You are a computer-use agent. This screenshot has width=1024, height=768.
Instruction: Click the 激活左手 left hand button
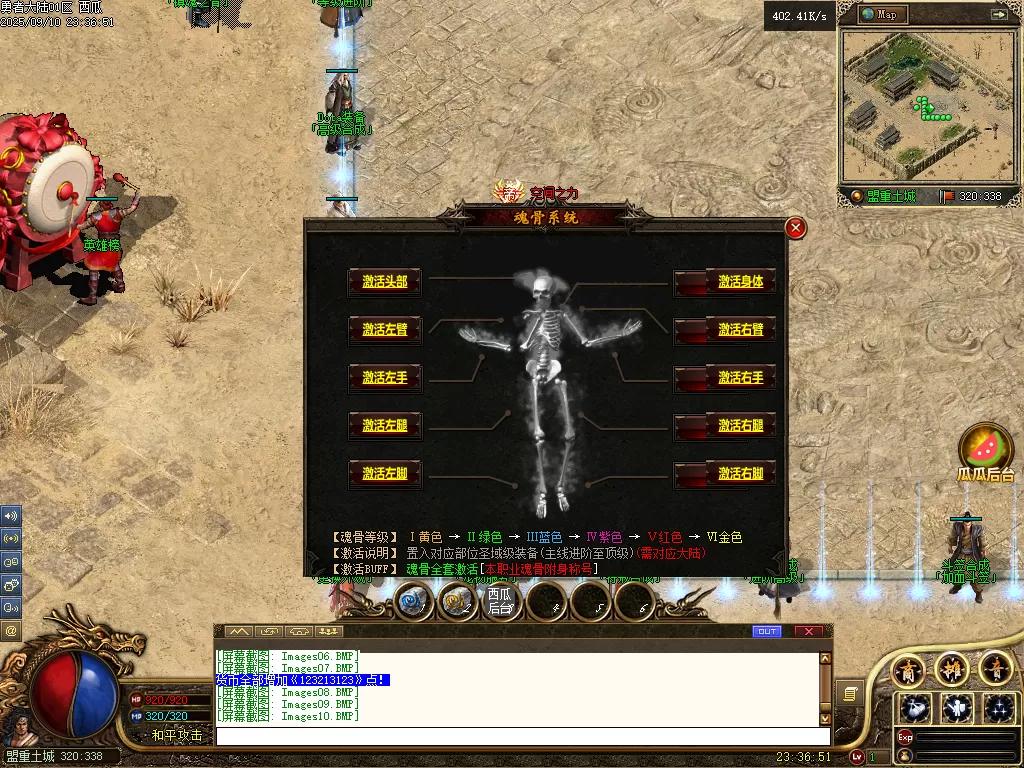coord(384,378)
